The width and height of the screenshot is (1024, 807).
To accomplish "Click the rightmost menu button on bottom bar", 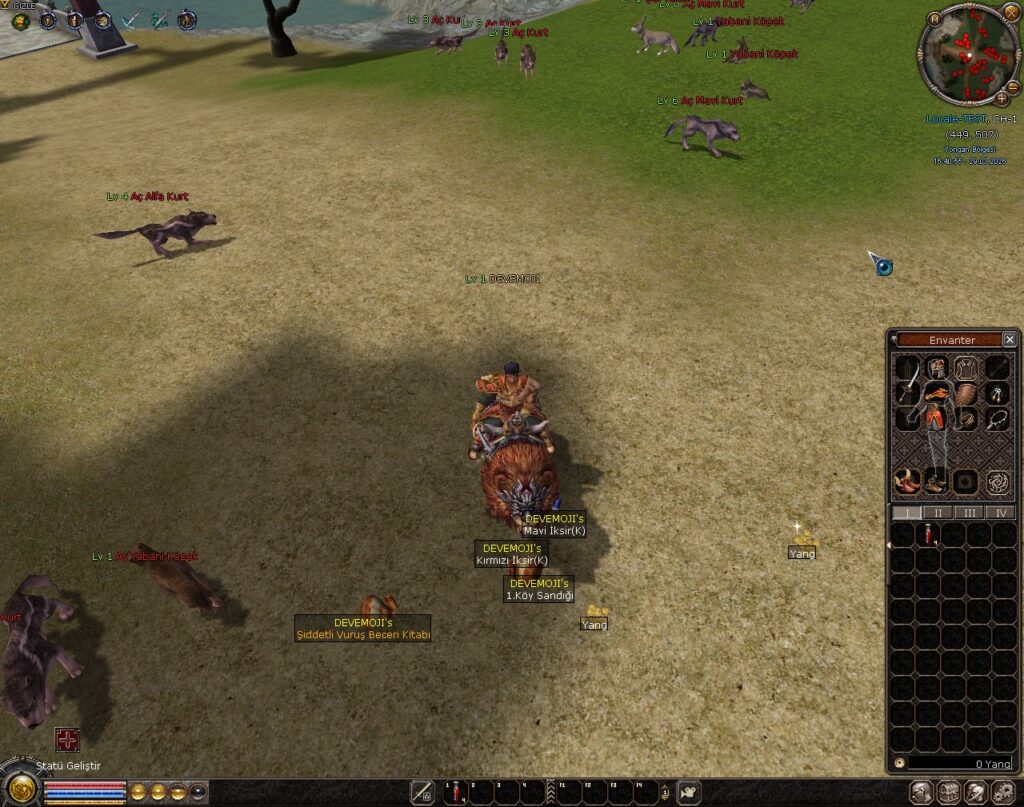I will (1003, 793).
